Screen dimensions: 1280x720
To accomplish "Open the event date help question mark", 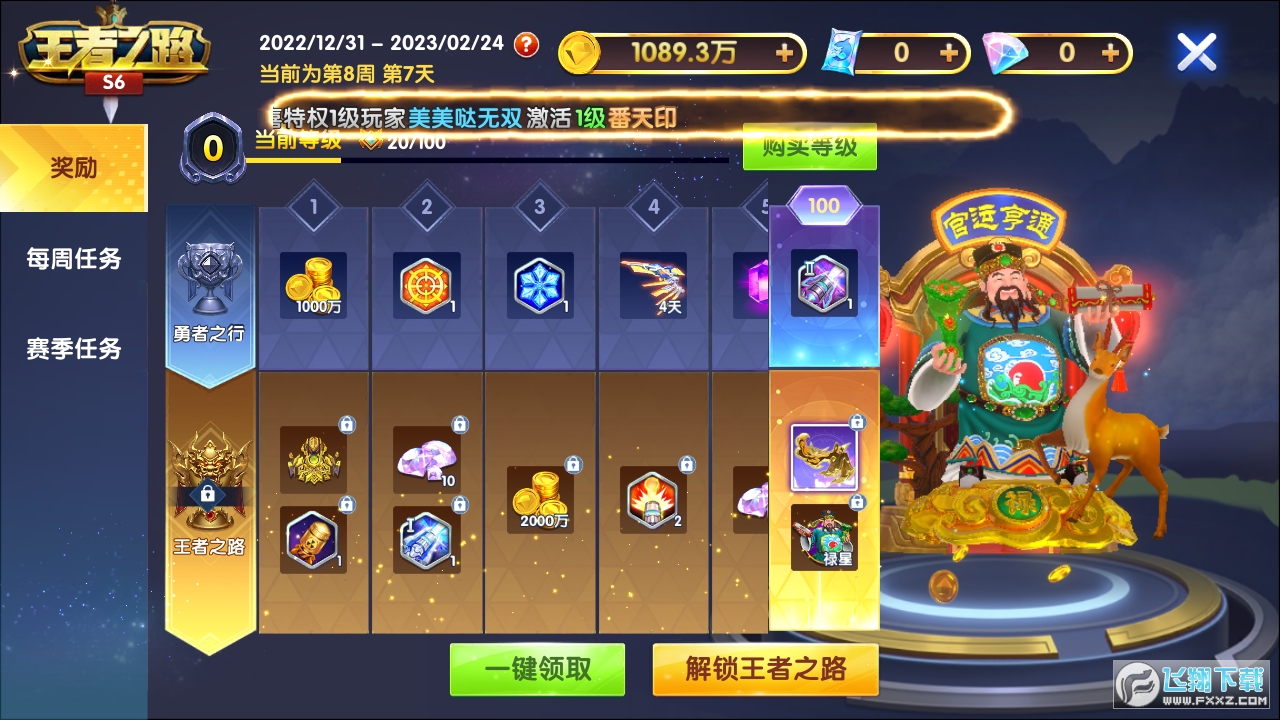I will pyautogui.click(x=527, y=44).
